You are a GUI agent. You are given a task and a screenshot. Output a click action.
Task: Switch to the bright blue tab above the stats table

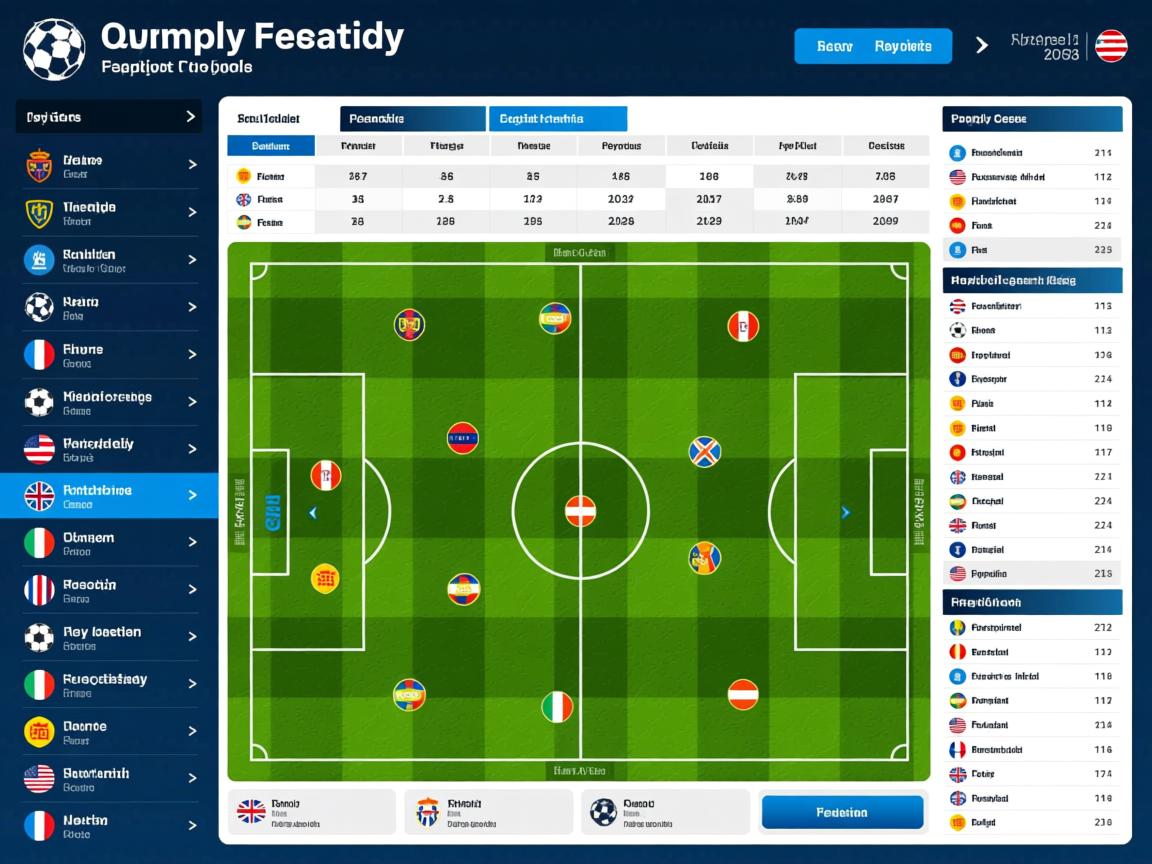pos(557,119)
